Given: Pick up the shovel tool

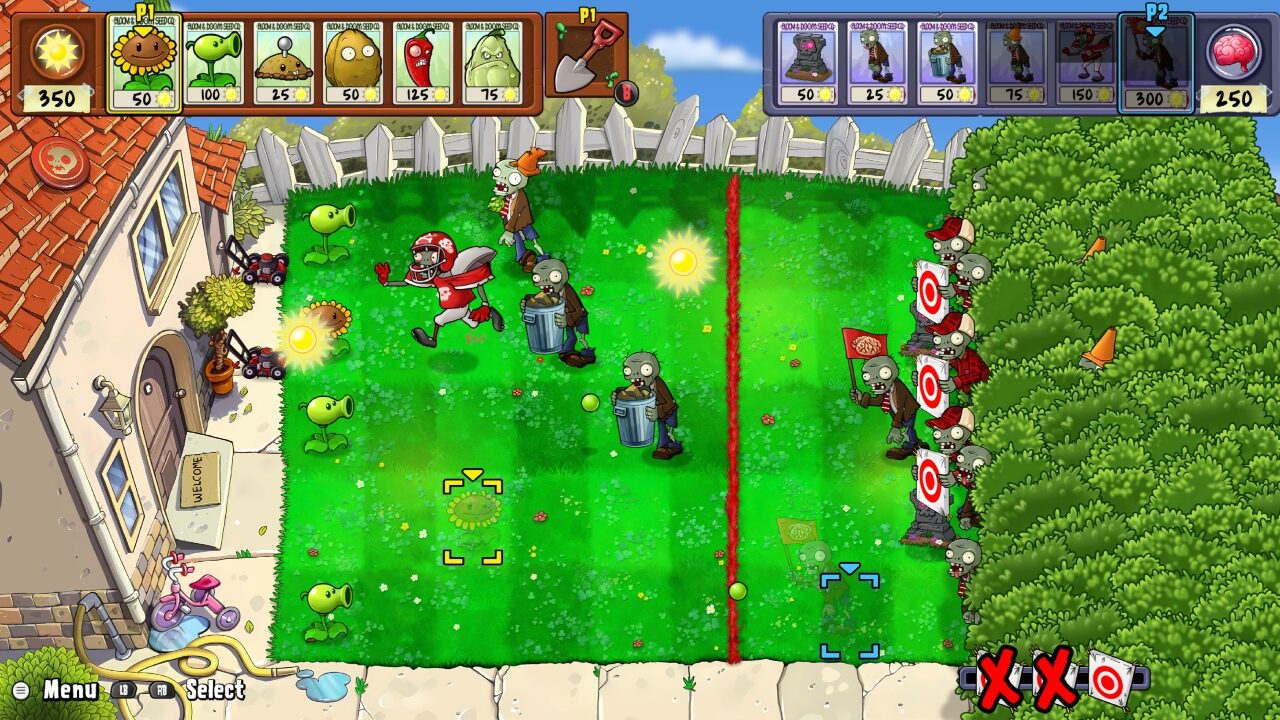Looking at the screenshot, I should click(x=590, y=55).
